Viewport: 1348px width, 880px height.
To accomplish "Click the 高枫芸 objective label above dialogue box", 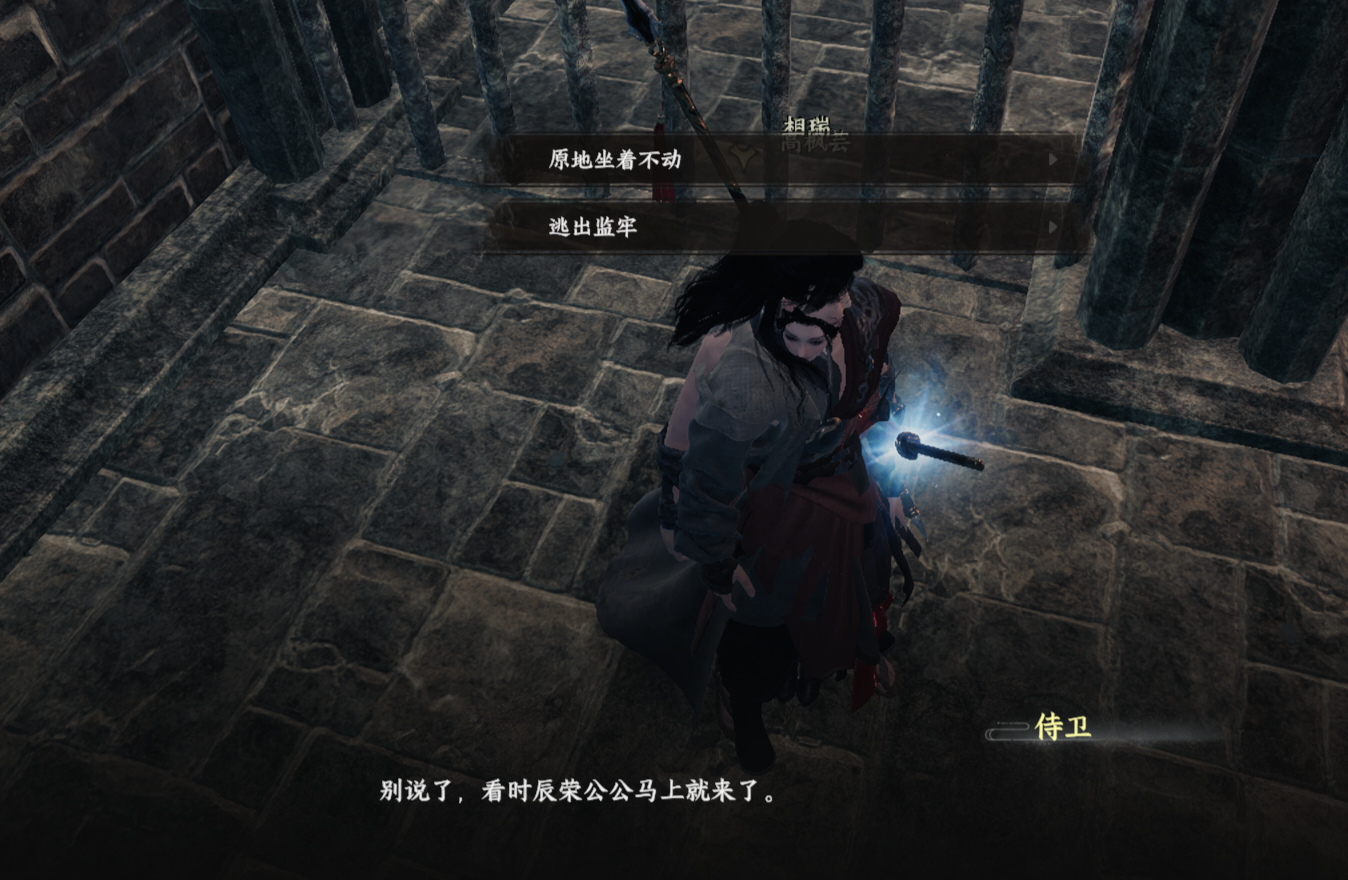I will pos(813,144).
